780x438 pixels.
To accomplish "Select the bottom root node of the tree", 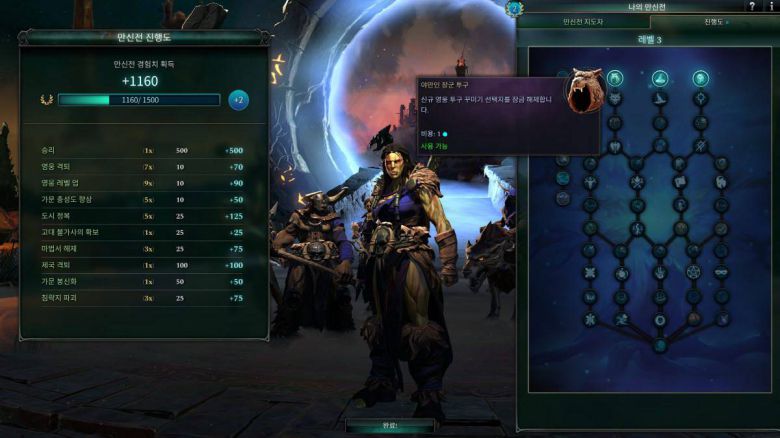I will 660,345.
